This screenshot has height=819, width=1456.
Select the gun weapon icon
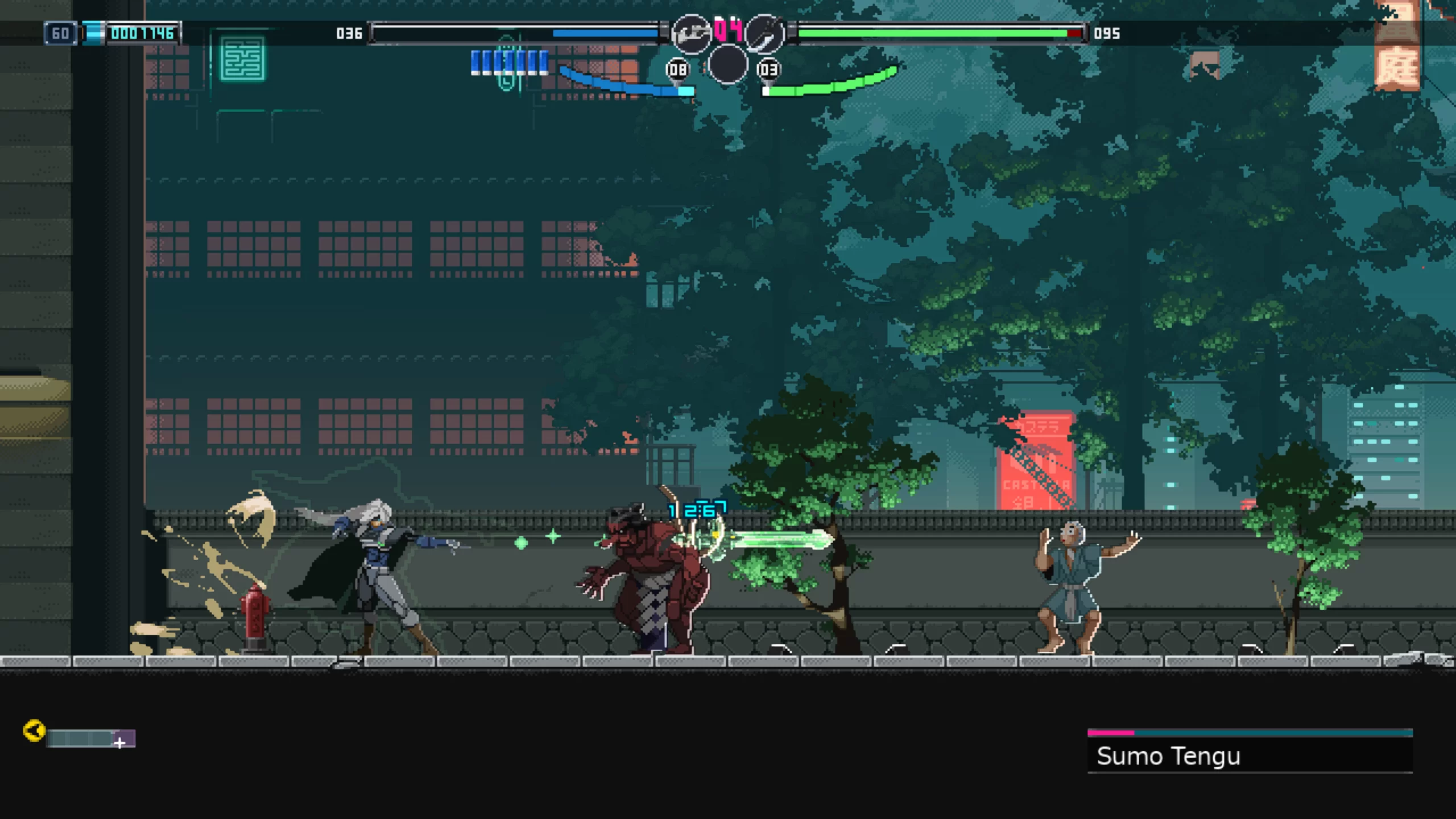coord(691,34)
